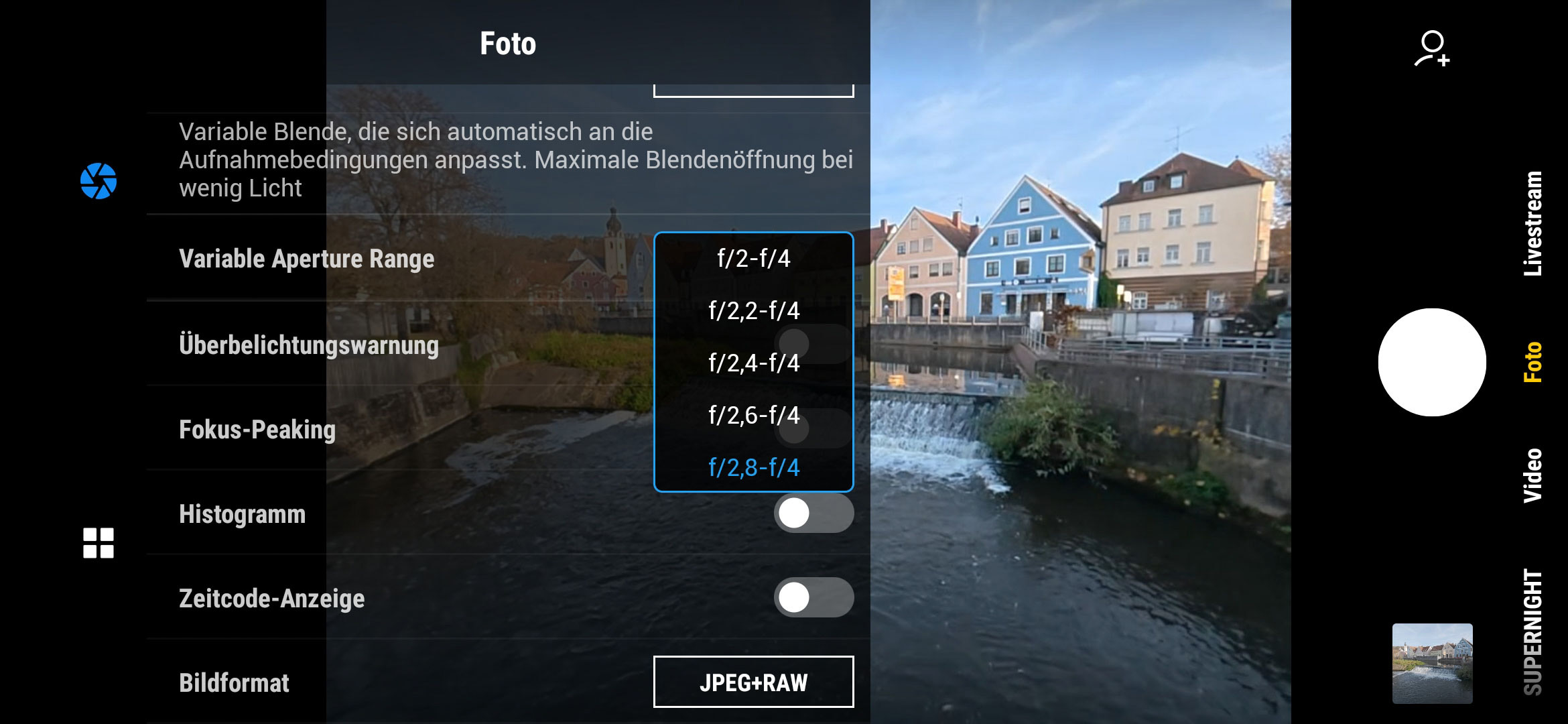Toggle the Histogramm switch
The width and height of the screenshot is (1568, 724).
(813, 514)
